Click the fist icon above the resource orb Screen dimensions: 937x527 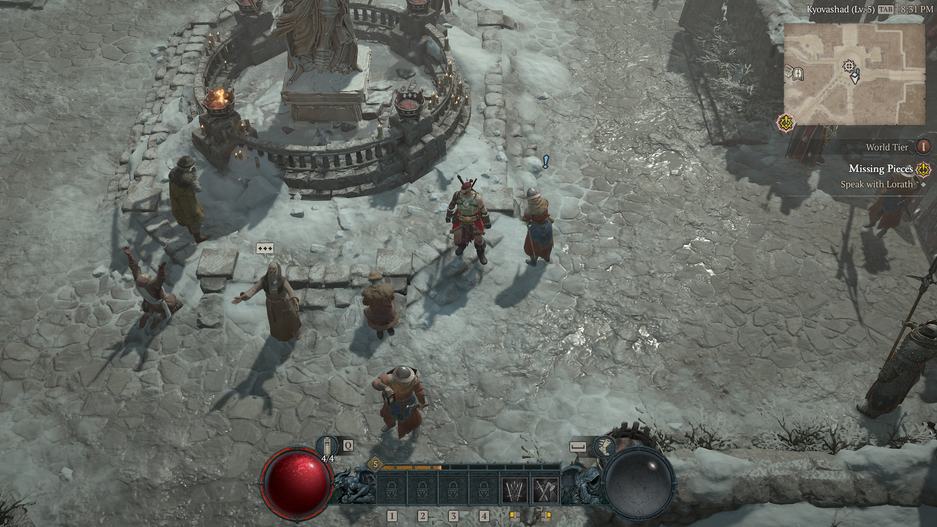coord(605,446)
